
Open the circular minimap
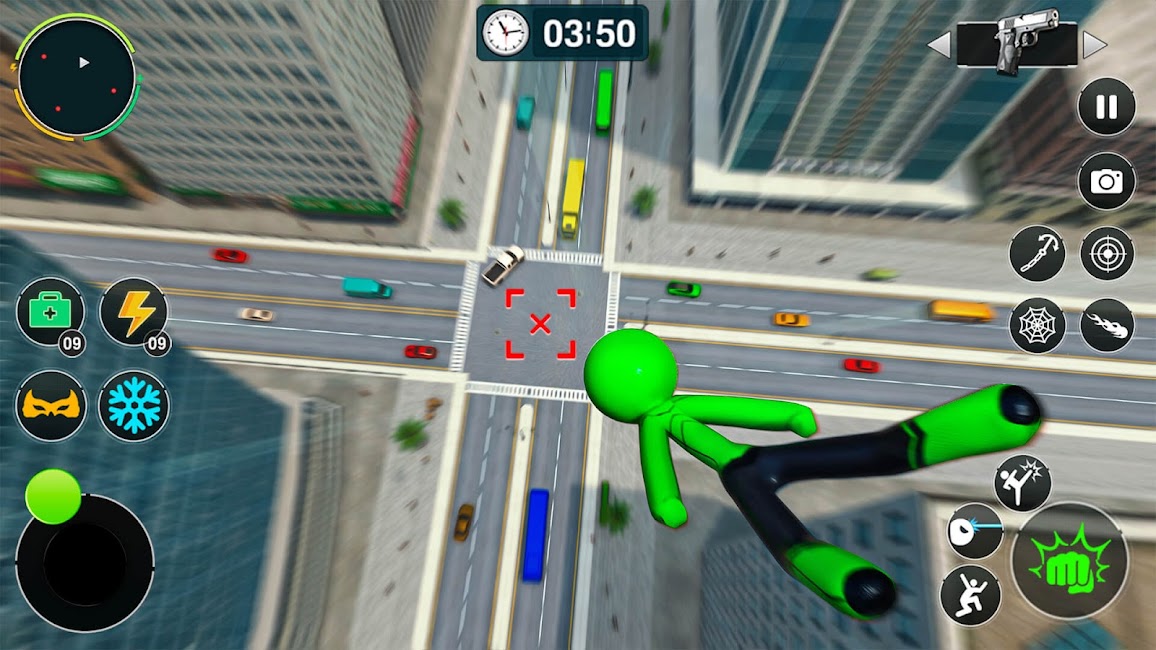tap(76, 76)
